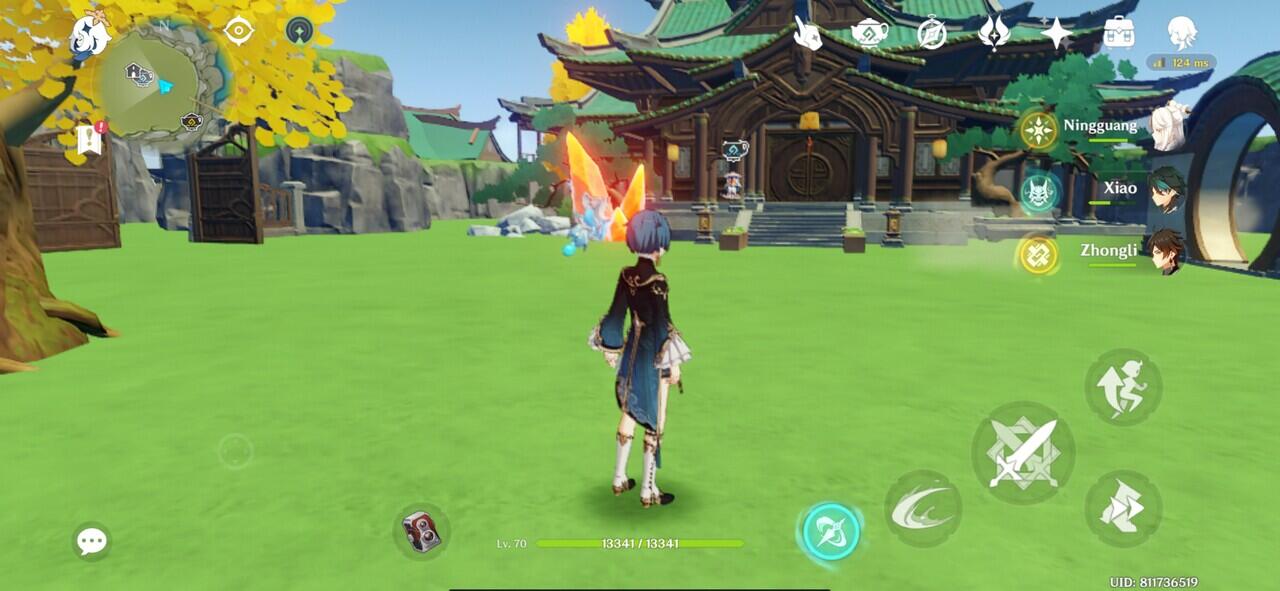Screen dimensions: 1280x591
Task: Tap the jump button
Action: coord(1123,386)
